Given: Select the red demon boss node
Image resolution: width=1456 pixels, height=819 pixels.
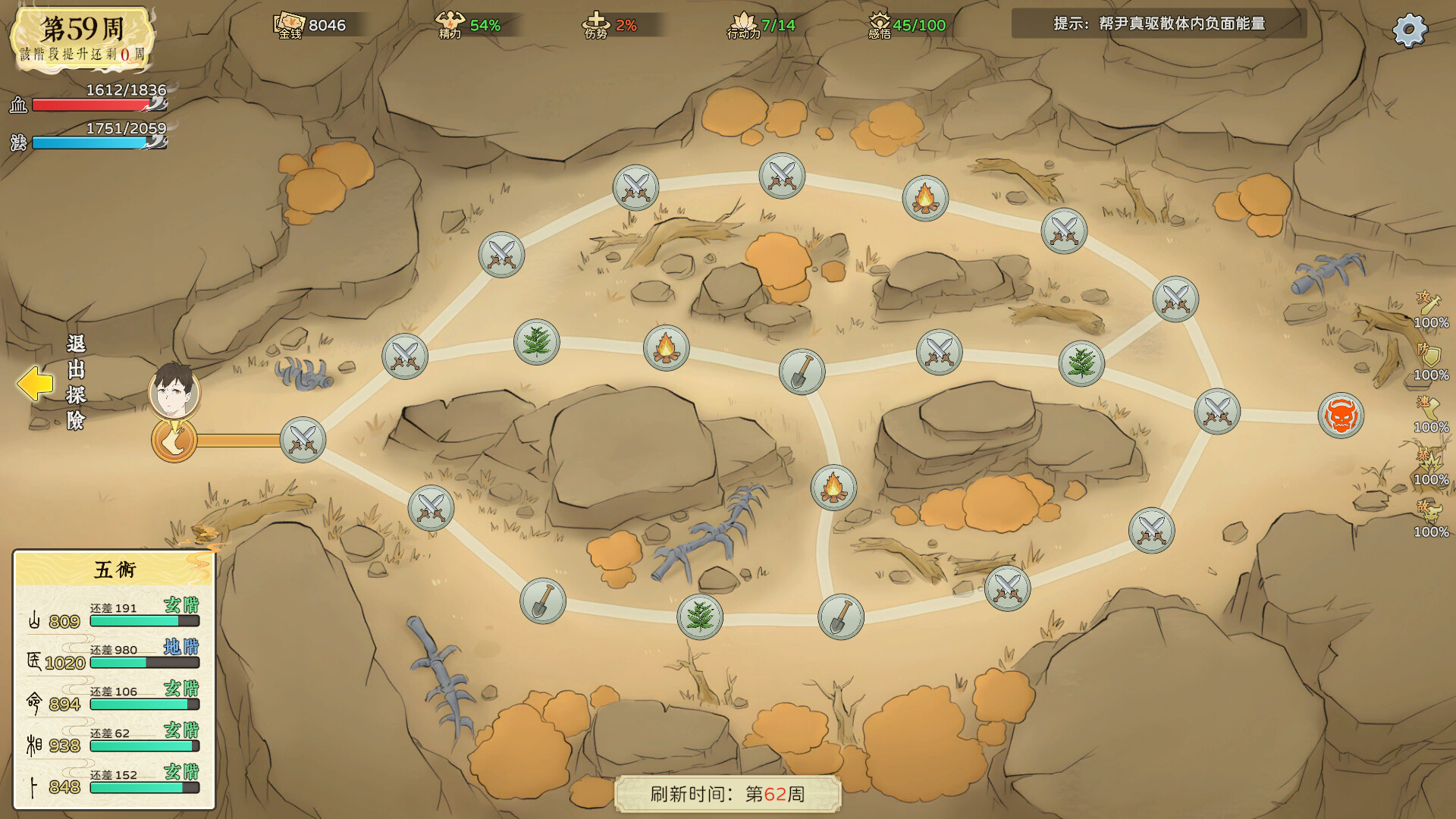Looking at the screenshot, I should pyautogui.click(x=1341, y=416).
